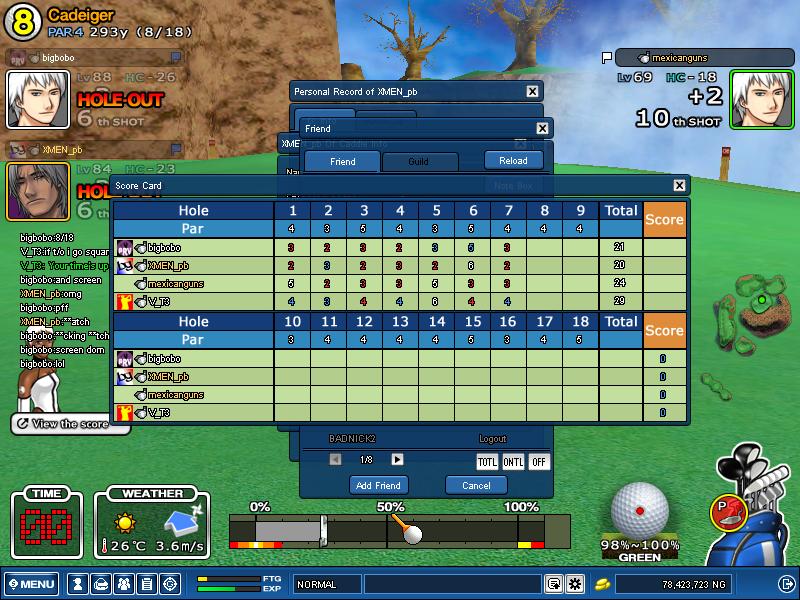
Task: Go to next friend list page
Action: (397, 459)
